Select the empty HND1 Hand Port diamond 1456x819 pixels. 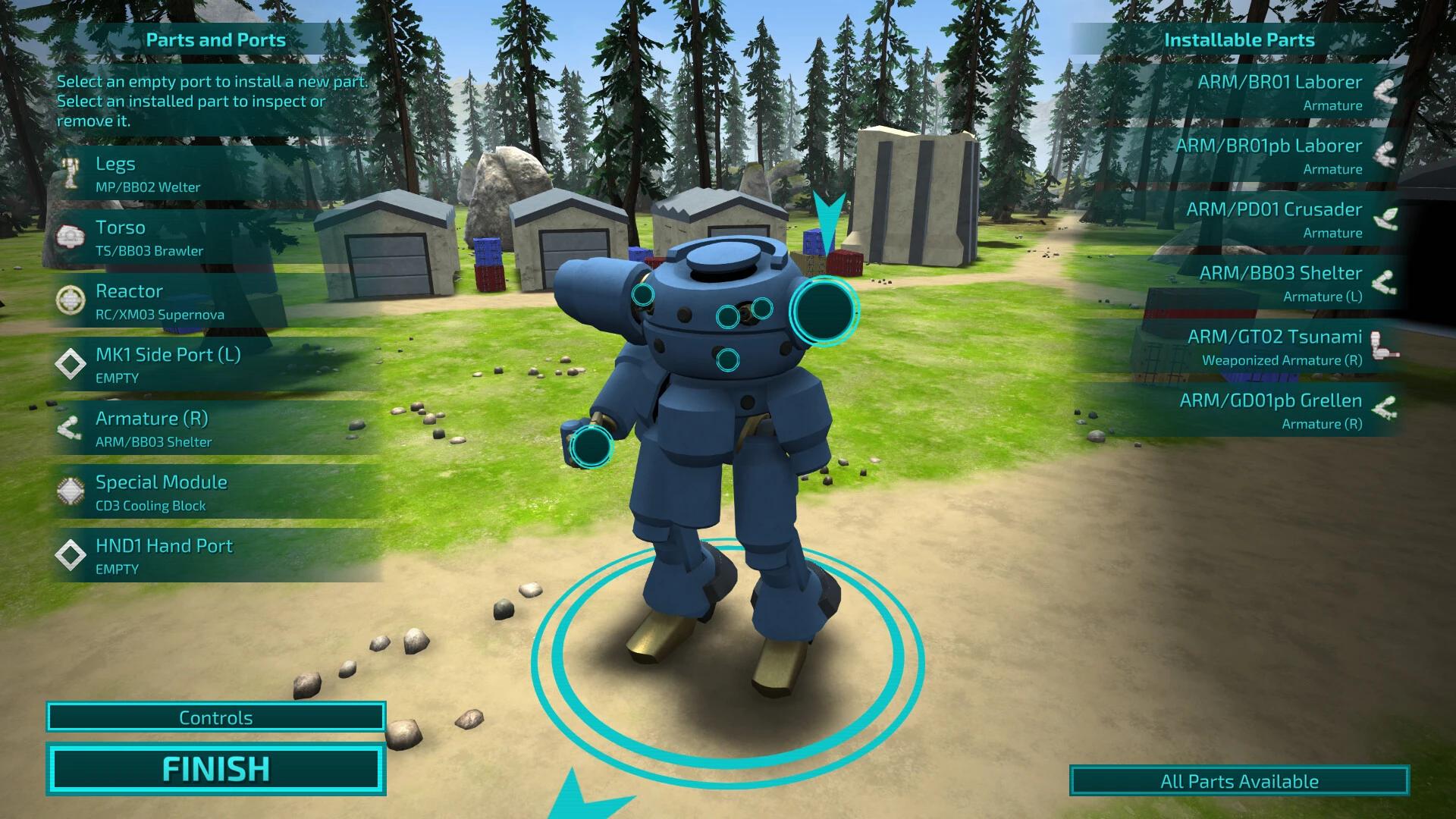(x=72, y=555)
